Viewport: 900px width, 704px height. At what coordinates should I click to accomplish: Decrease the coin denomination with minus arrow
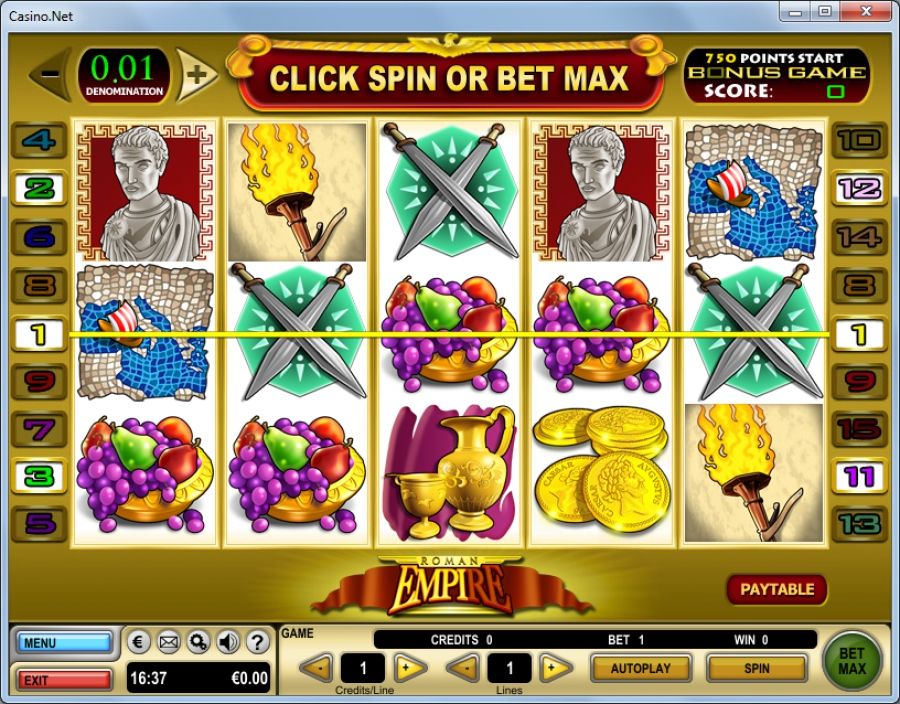(x=50, y=75)
